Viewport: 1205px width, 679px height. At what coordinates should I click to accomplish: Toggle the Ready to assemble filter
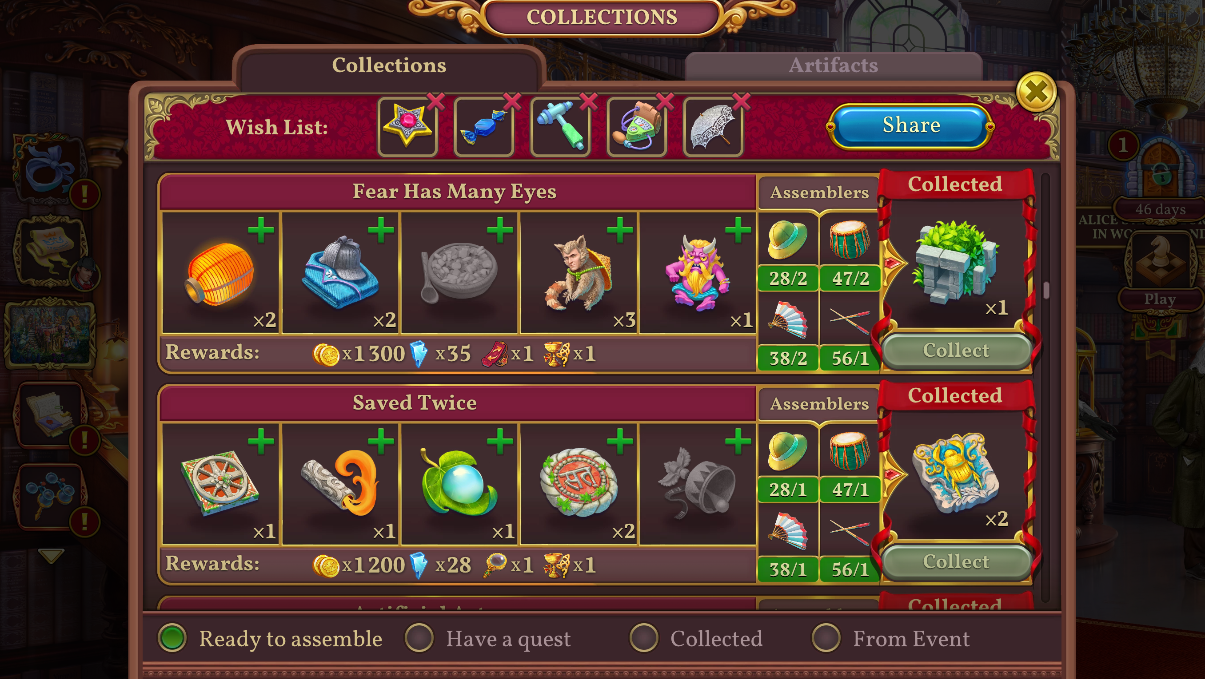tap(174, 638)
